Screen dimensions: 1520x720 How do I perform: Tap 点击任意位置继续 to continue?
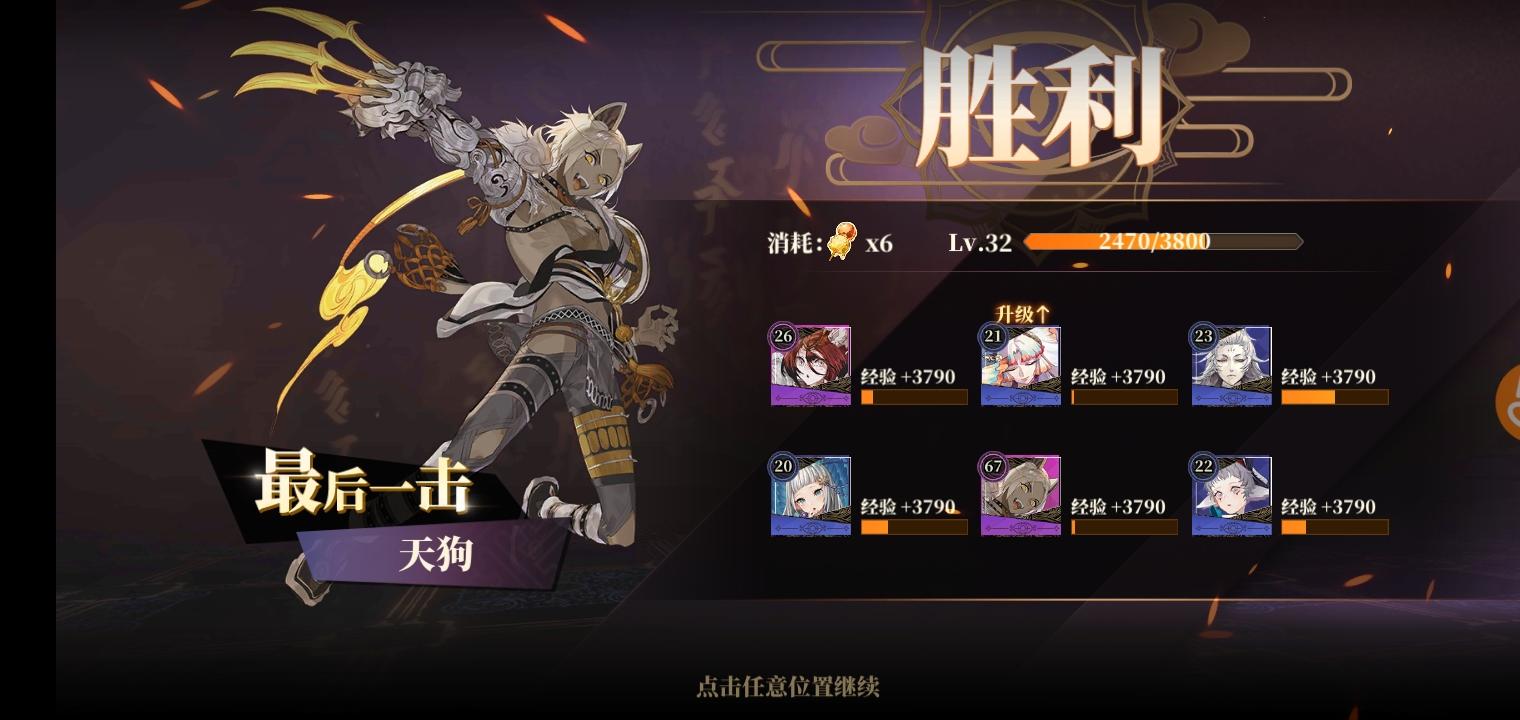tap(786, 688)
